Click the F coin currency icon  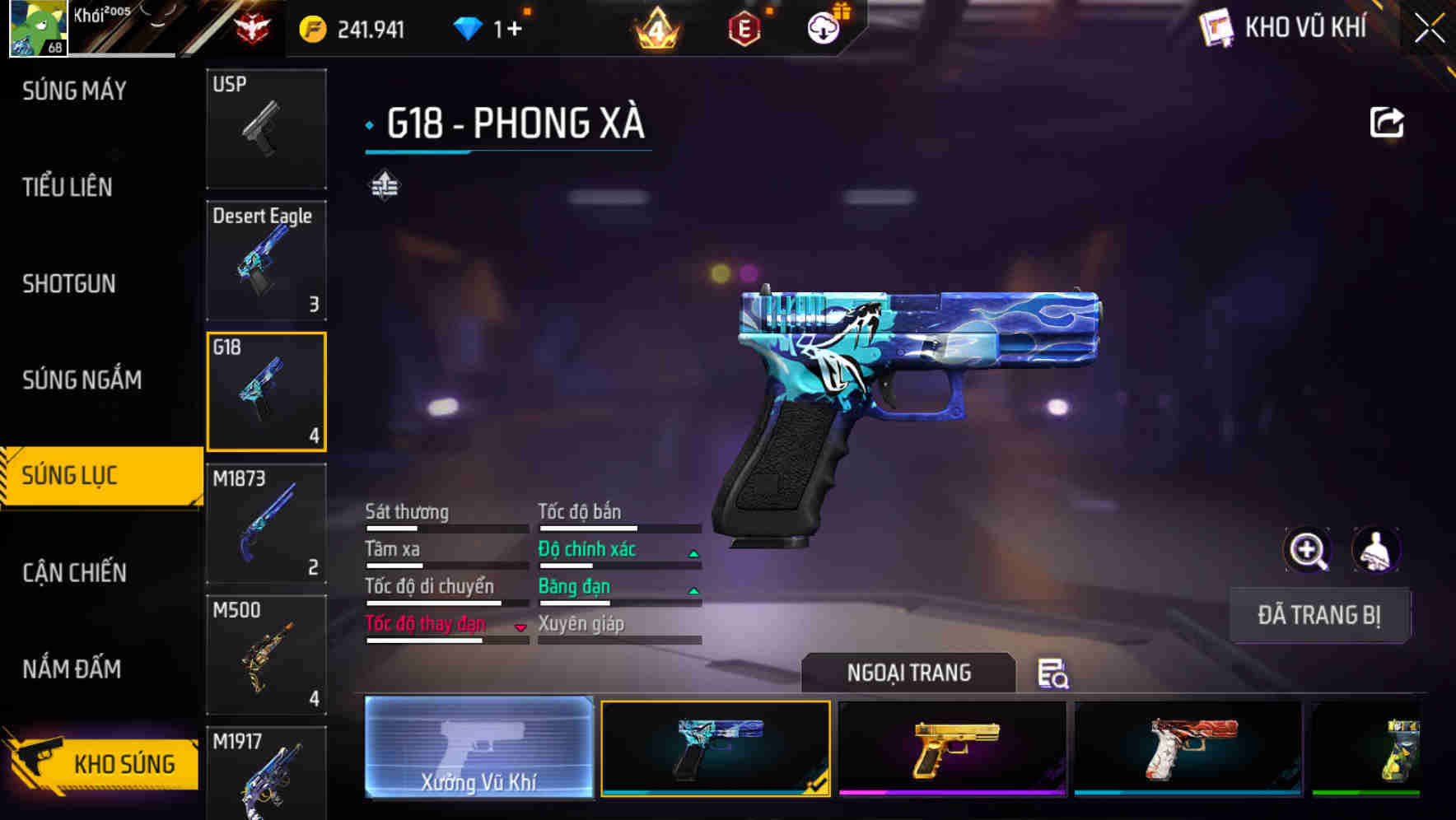coord(311,27)
